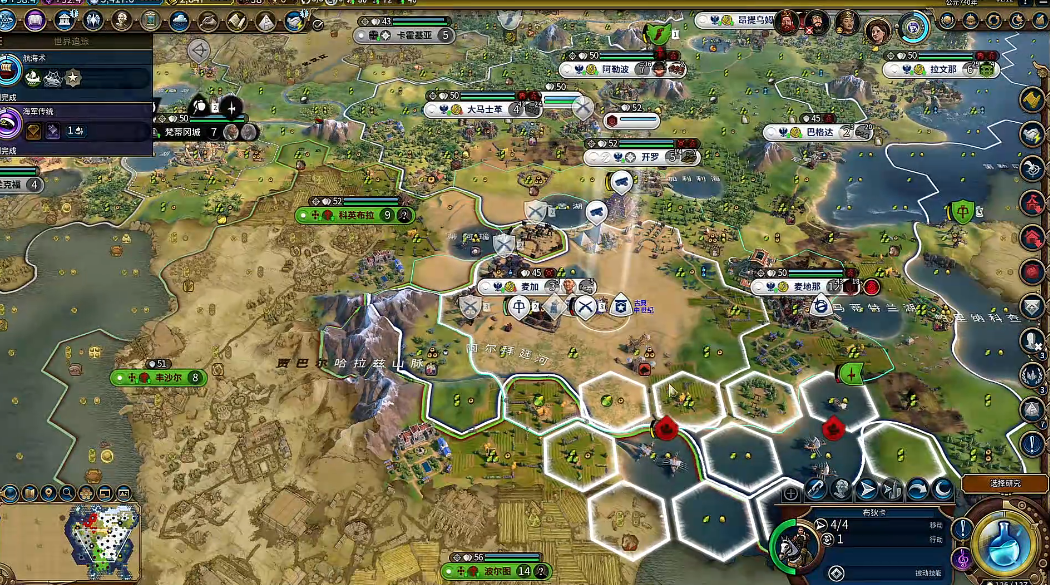Click the selected horseman unit portrait
The width and height of the screenshot is (1050, 585).
point(802,545)
